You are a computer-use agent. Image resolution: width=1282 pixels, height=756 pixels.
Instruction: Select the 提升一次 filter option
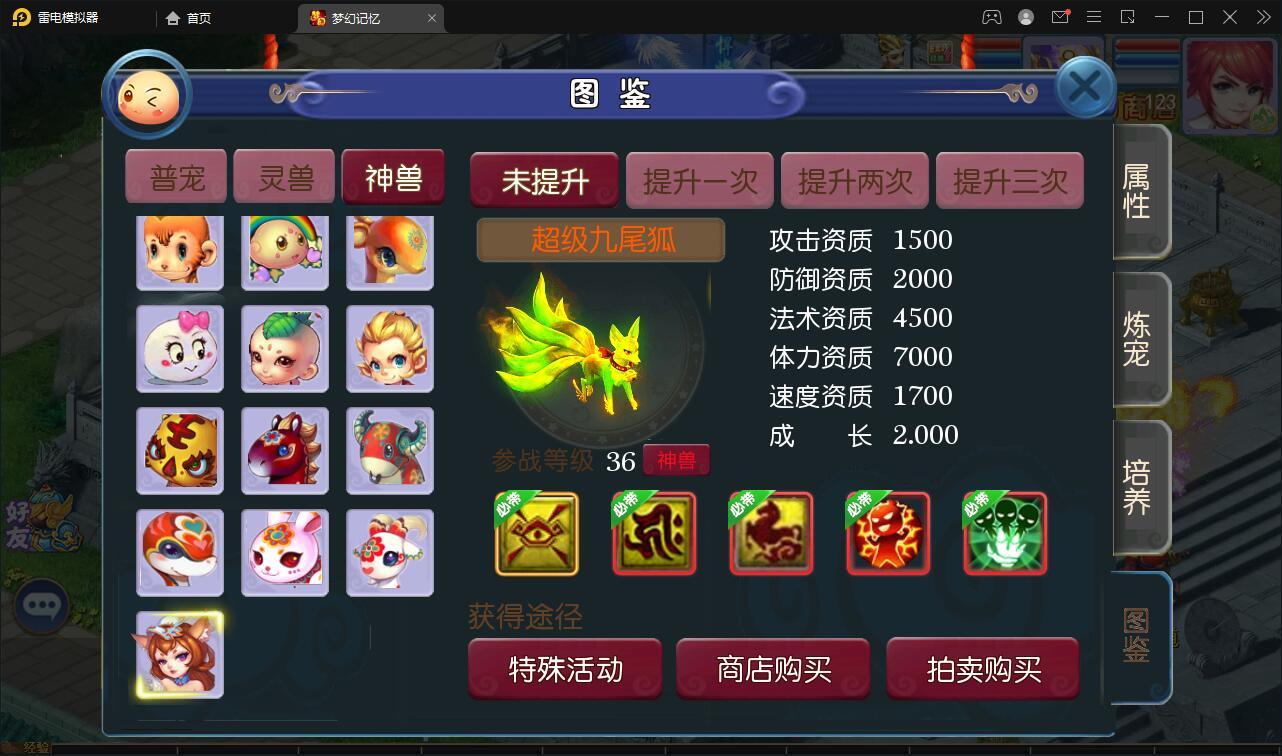tap(698, 181)
